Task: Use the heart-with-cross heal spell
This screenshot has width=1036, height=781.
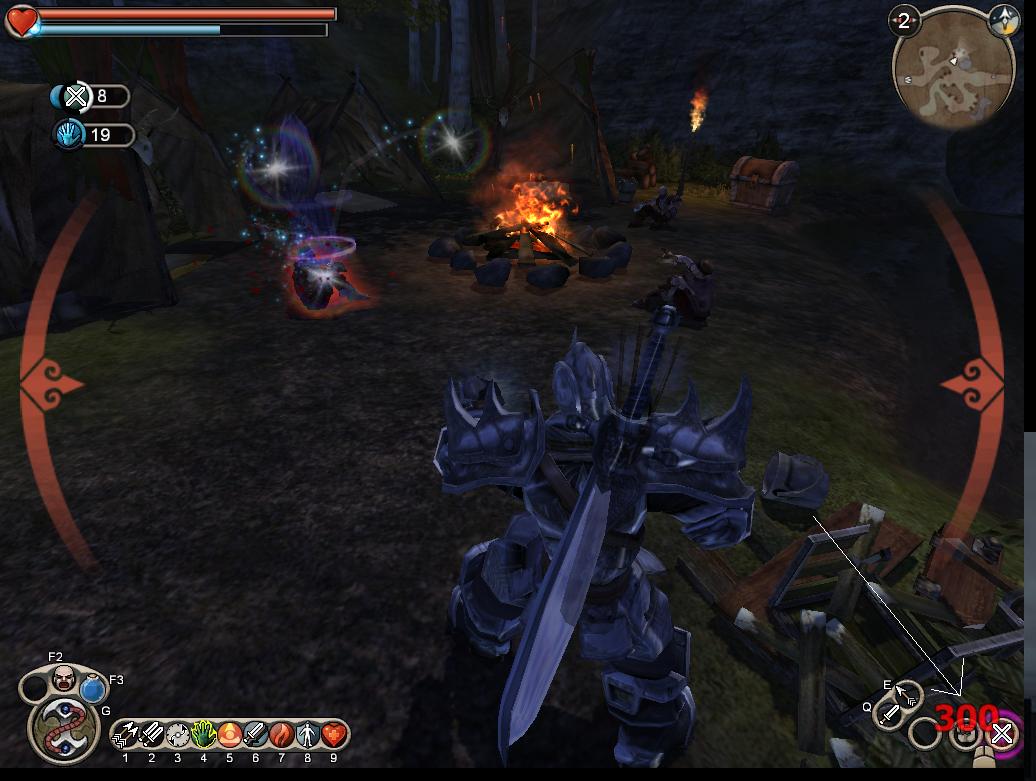Action: click(333, 735)
